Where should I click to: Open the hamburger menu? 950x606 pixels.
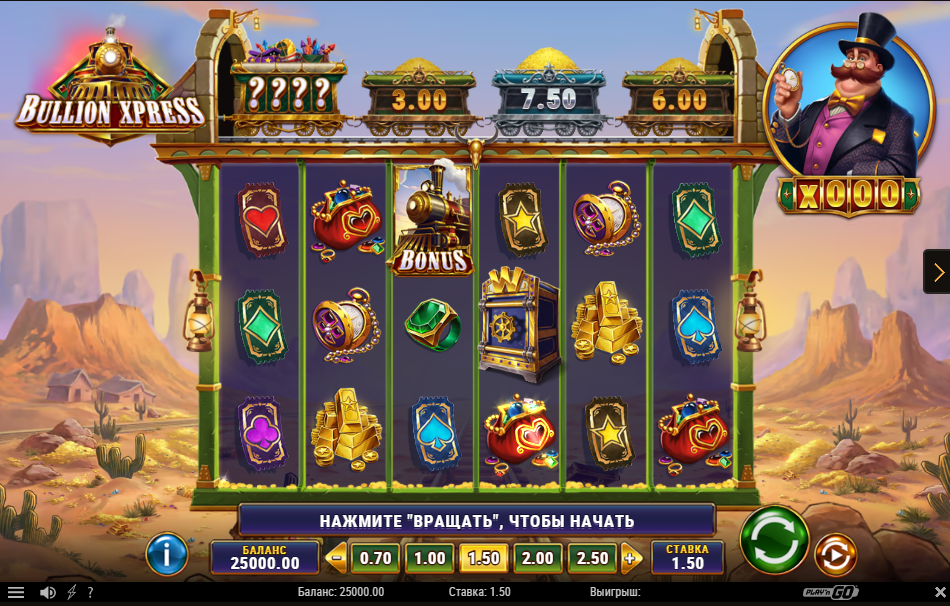coord(16,592)
